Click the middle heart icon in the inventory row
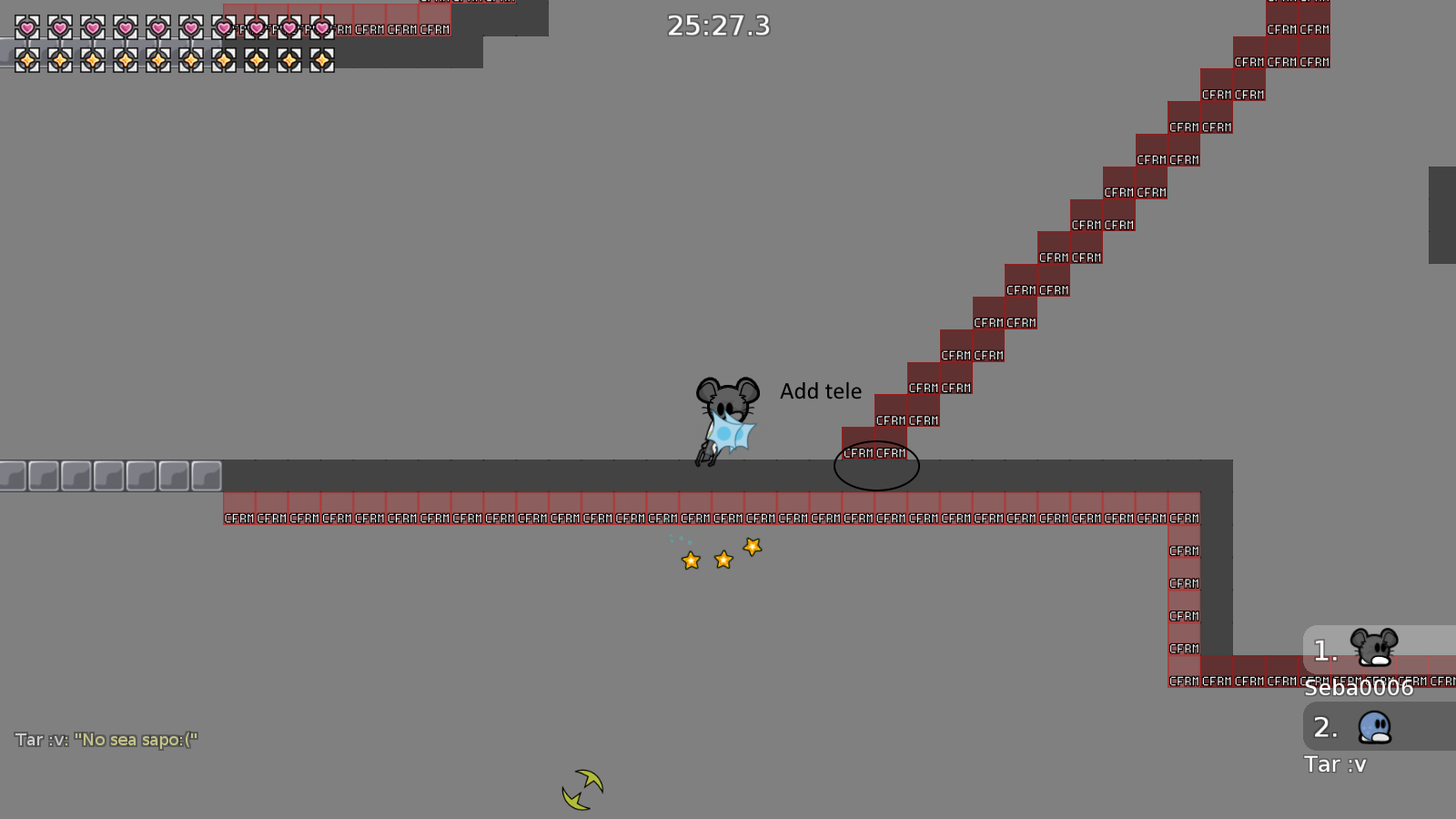1456x819 pixels. 157,28
